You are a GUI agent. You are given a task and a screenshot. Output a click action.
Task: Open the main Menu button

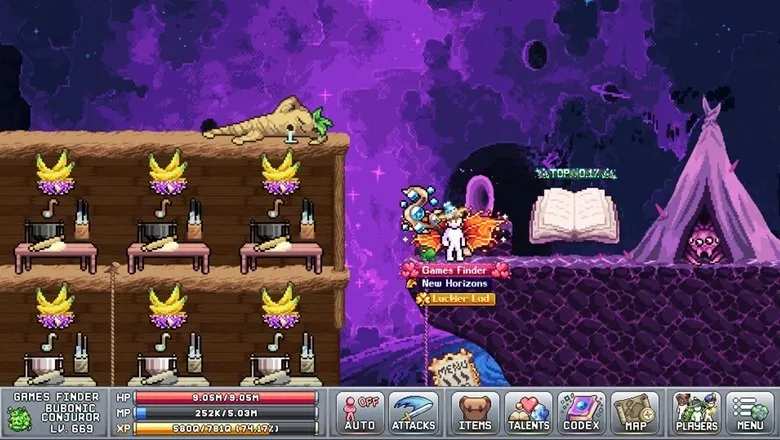(749, 412)
